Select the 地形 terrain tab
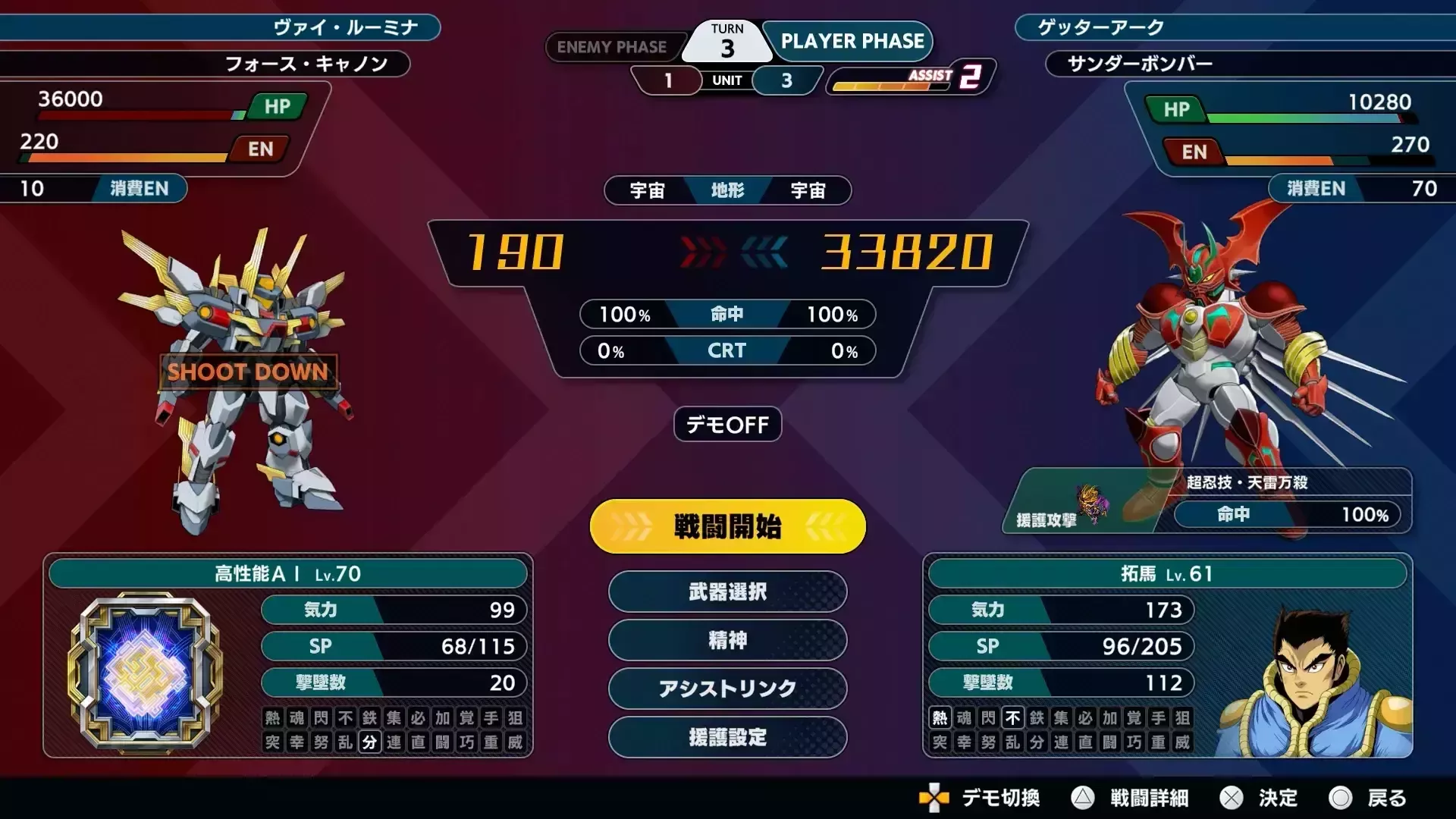This screenshot has height=819, width=1456. pyautogui.click(x=726, y=191)
